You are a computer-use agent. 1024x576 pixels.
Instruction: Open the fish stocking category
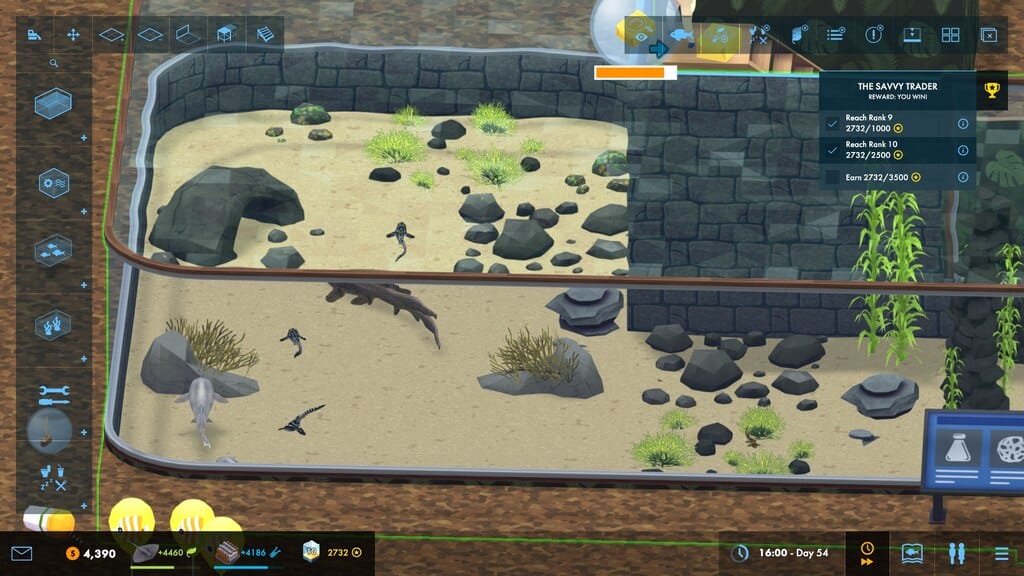pos(53,250)
